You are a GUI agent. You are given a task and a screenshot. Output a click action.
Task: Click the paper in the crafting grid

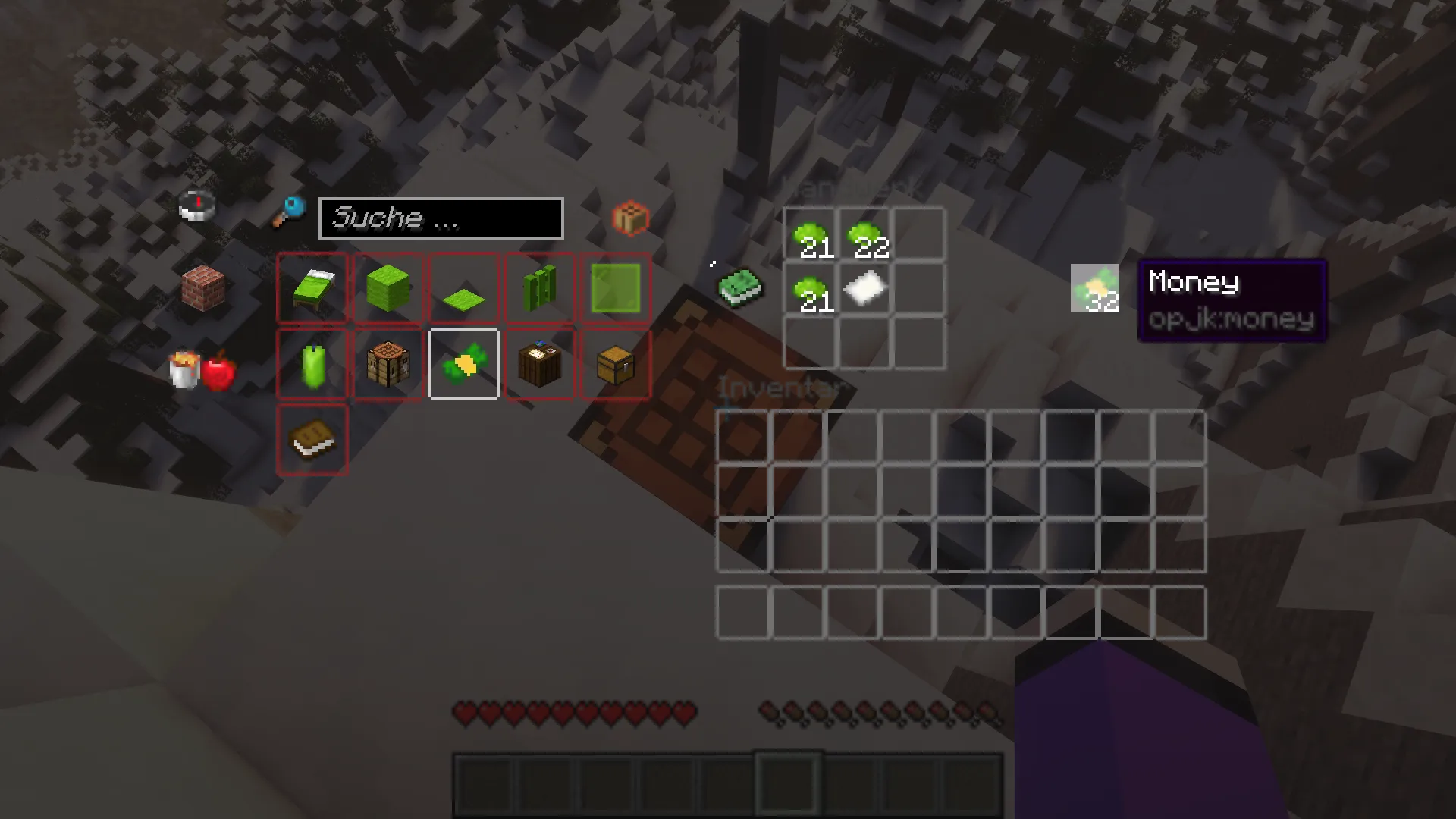point(865,288)
